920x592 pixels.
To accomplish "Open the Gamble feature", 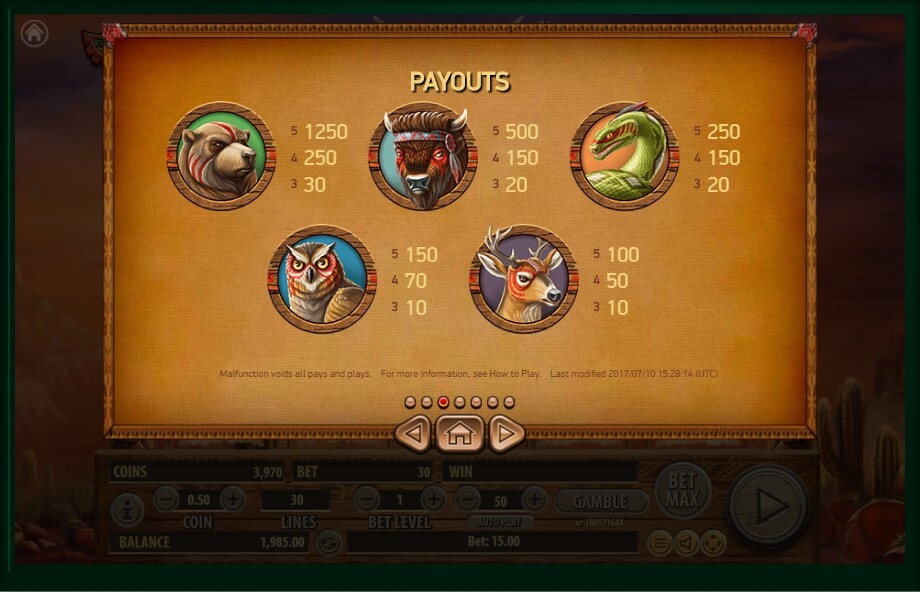I will click(x=600, y=500).
